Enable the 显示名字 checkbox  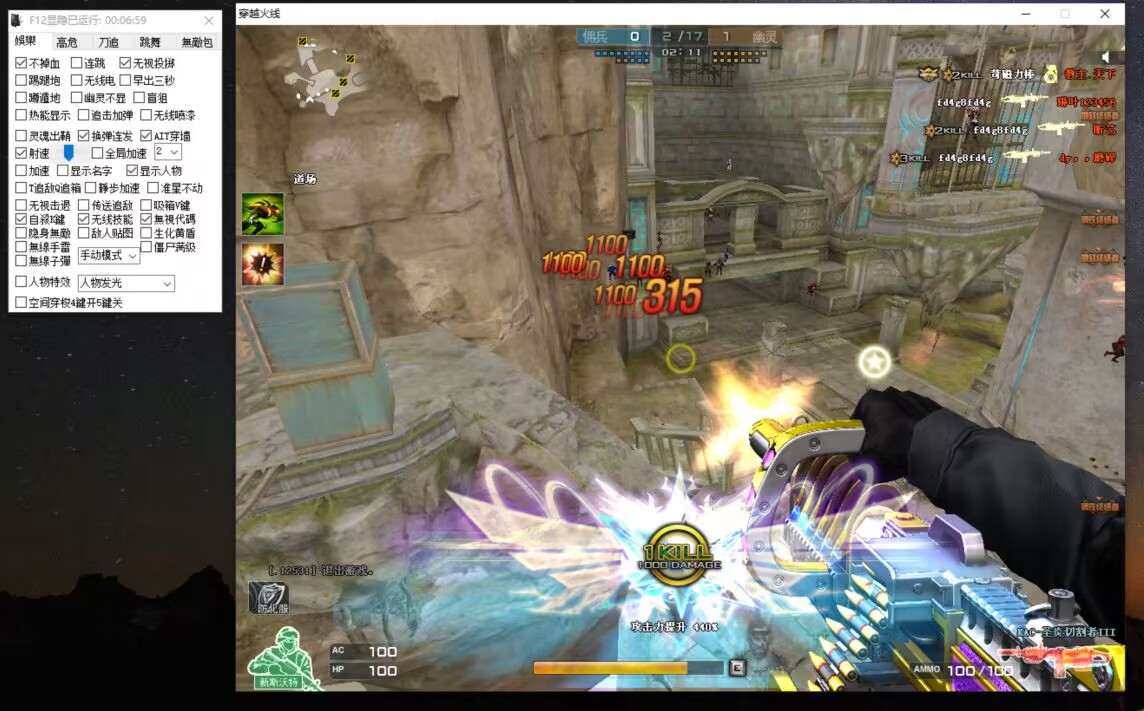pos(62,171)
